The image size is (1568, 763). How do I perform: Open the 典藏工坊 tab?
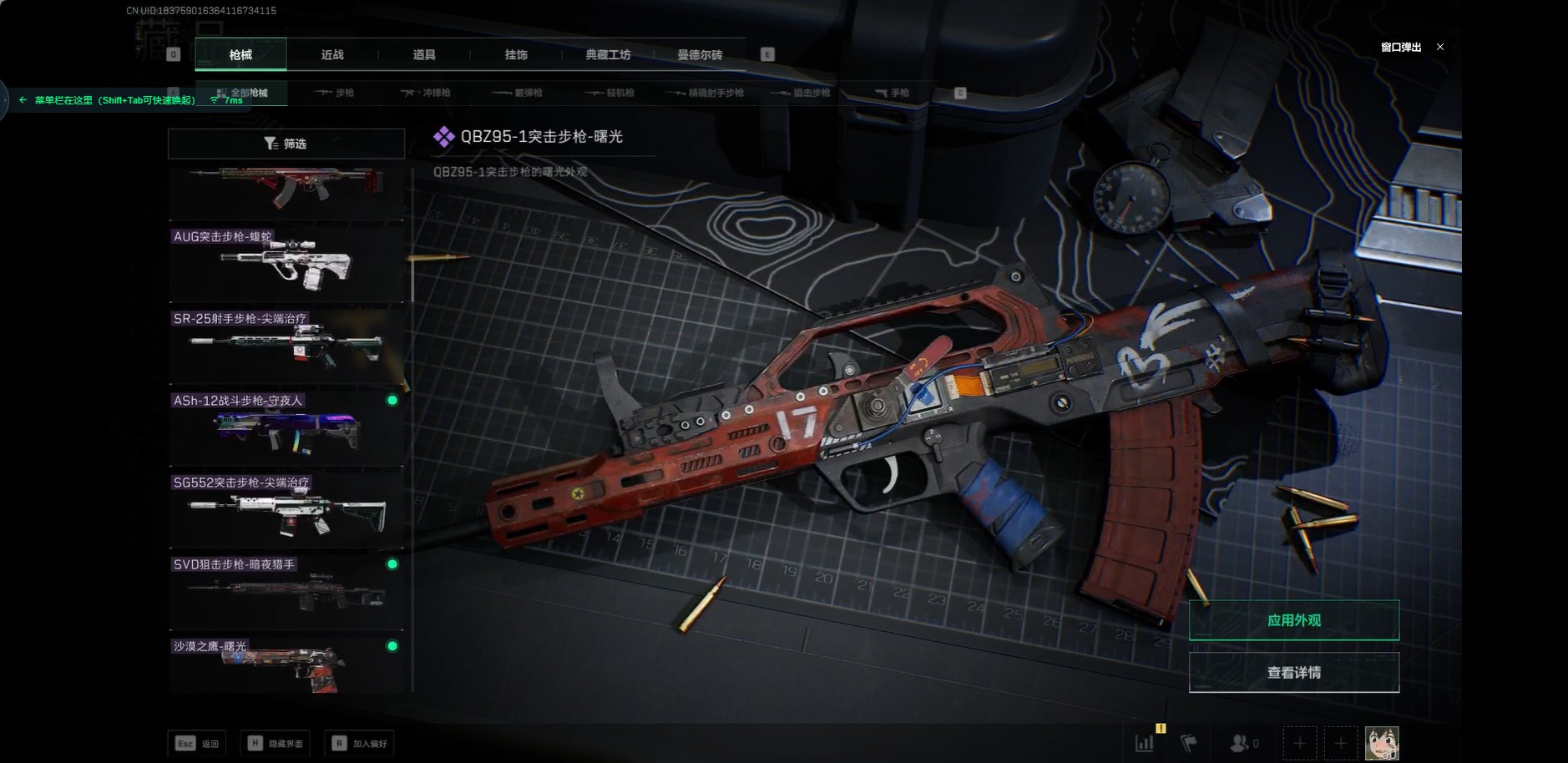(x=608, y=55)
